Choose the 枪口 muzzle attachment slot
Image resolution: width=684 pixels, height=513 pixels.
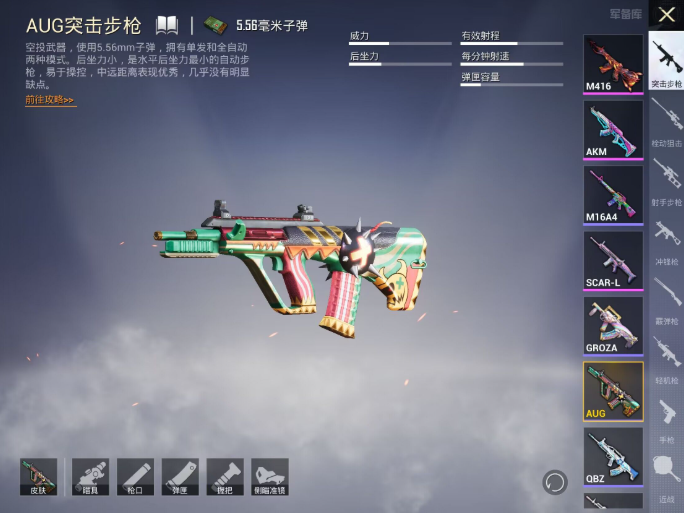[x=135, y=477]
